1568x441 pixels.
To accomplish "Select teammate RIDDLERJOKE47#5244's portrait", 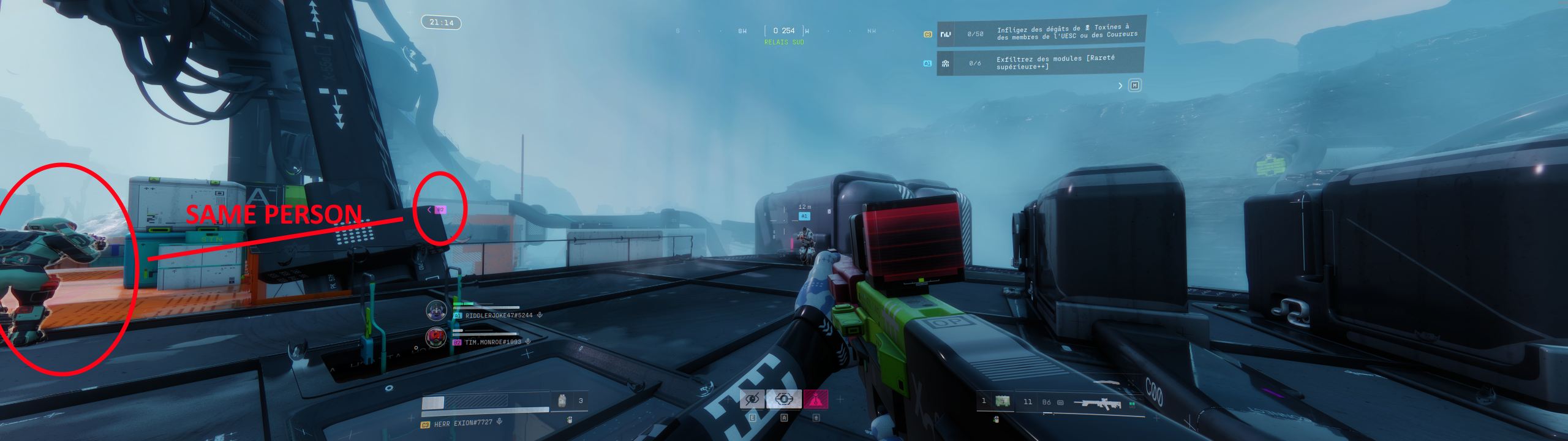I will (x=436, y=311).
